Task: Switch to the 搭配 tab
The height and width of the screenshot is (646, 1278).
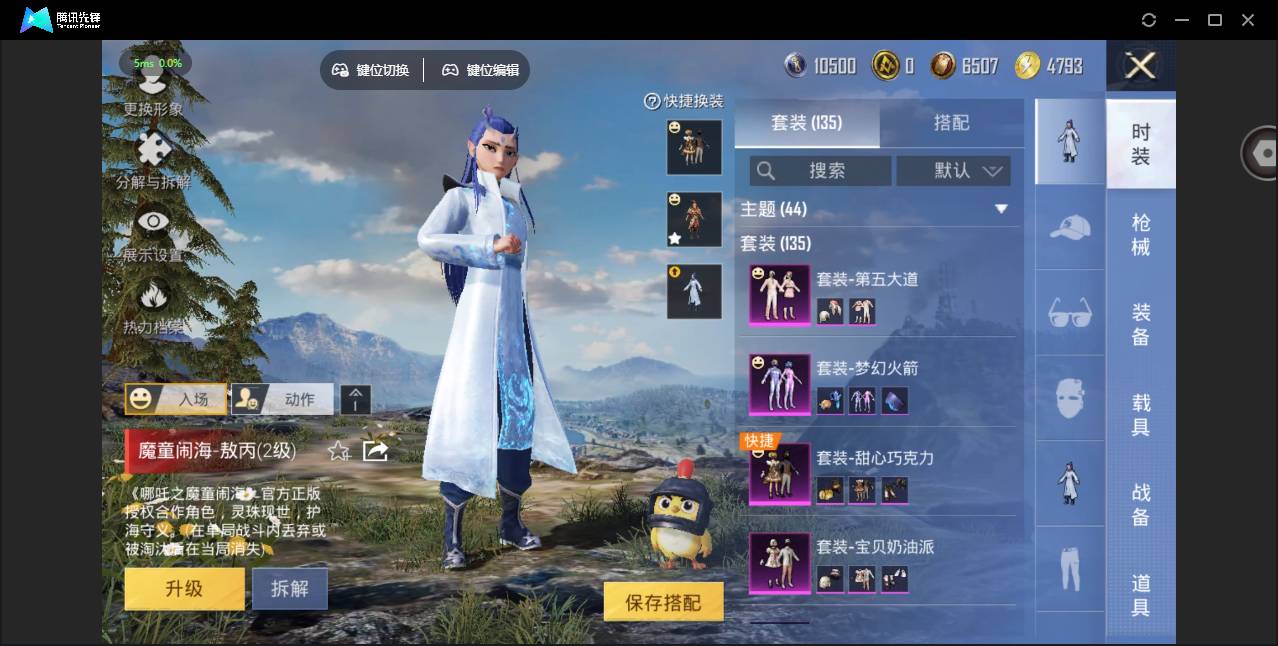Action: tap(951, 123)
